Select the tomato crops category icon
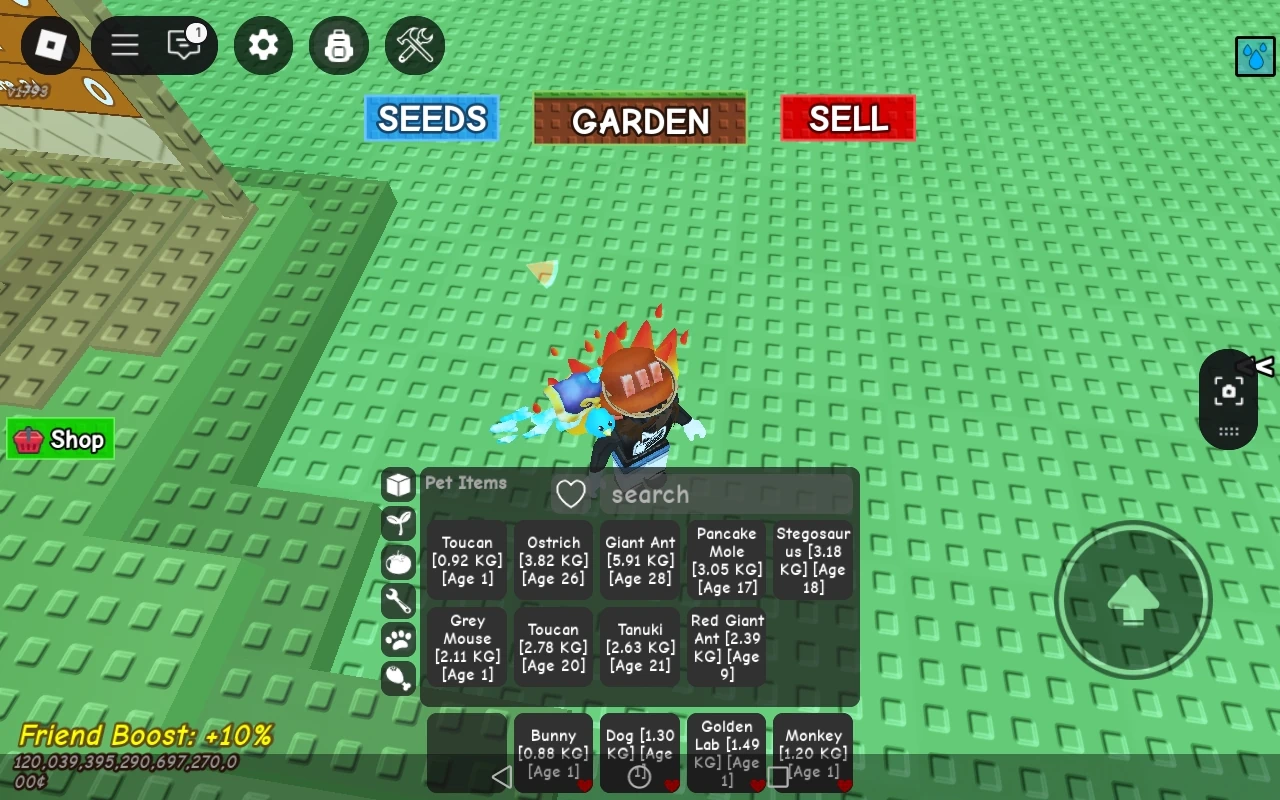The width and height of the screenshot is (1280, 800). [x=398, y=561]
